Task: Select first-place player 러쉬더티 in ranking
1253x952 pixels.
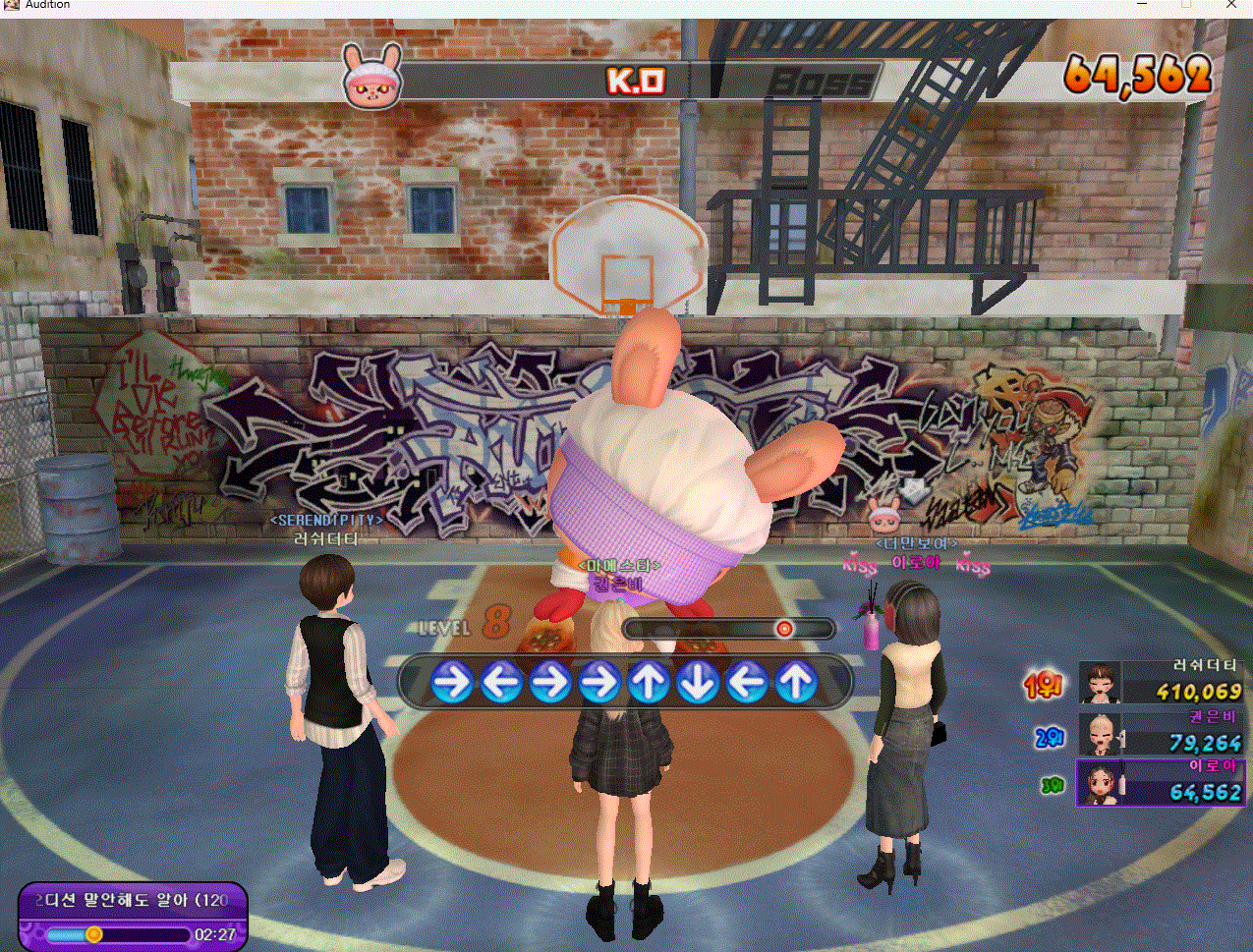Action: click(x=1161, y=682)
